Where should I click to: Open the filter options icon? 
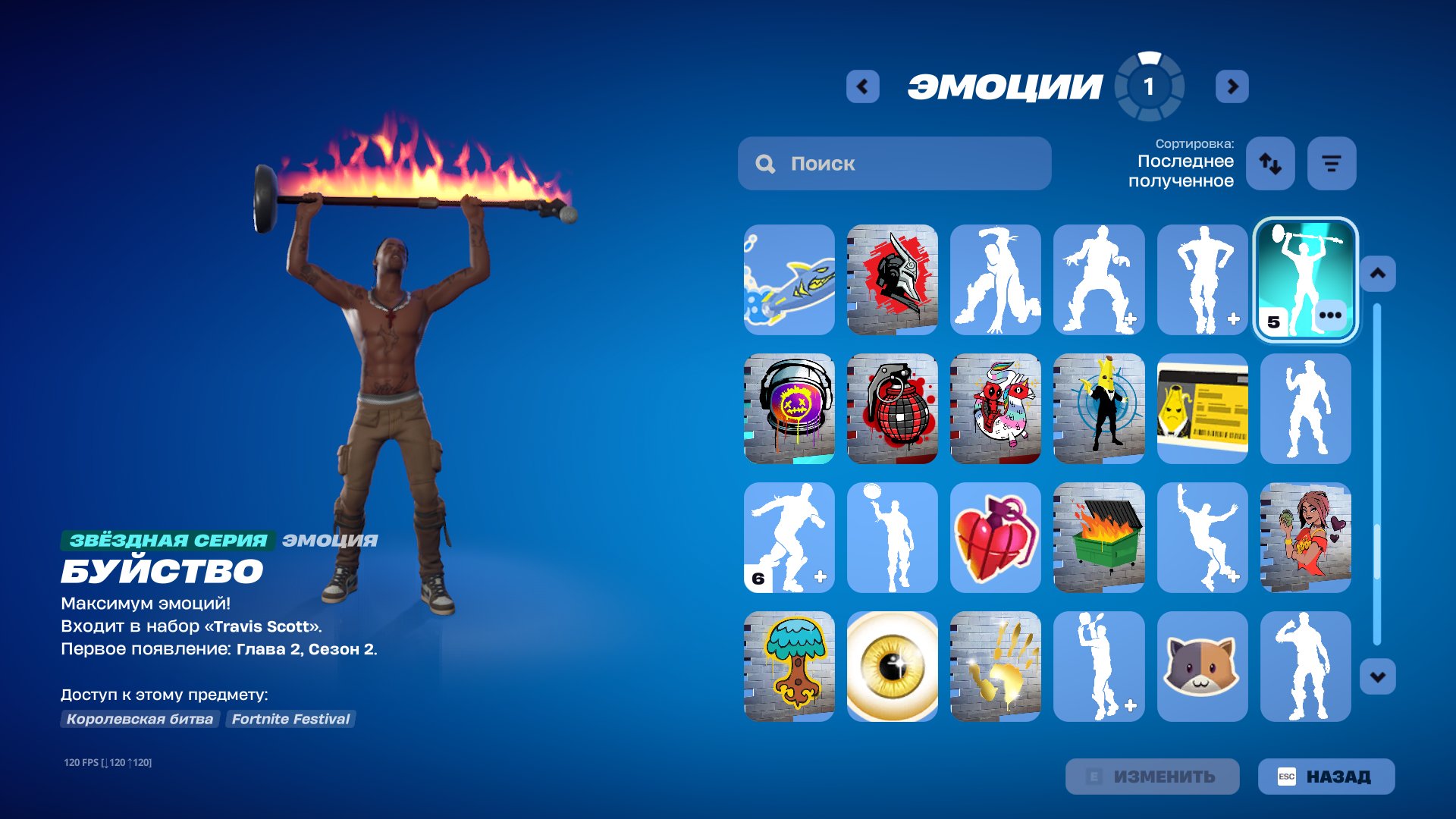click(x=1331, y=163)
